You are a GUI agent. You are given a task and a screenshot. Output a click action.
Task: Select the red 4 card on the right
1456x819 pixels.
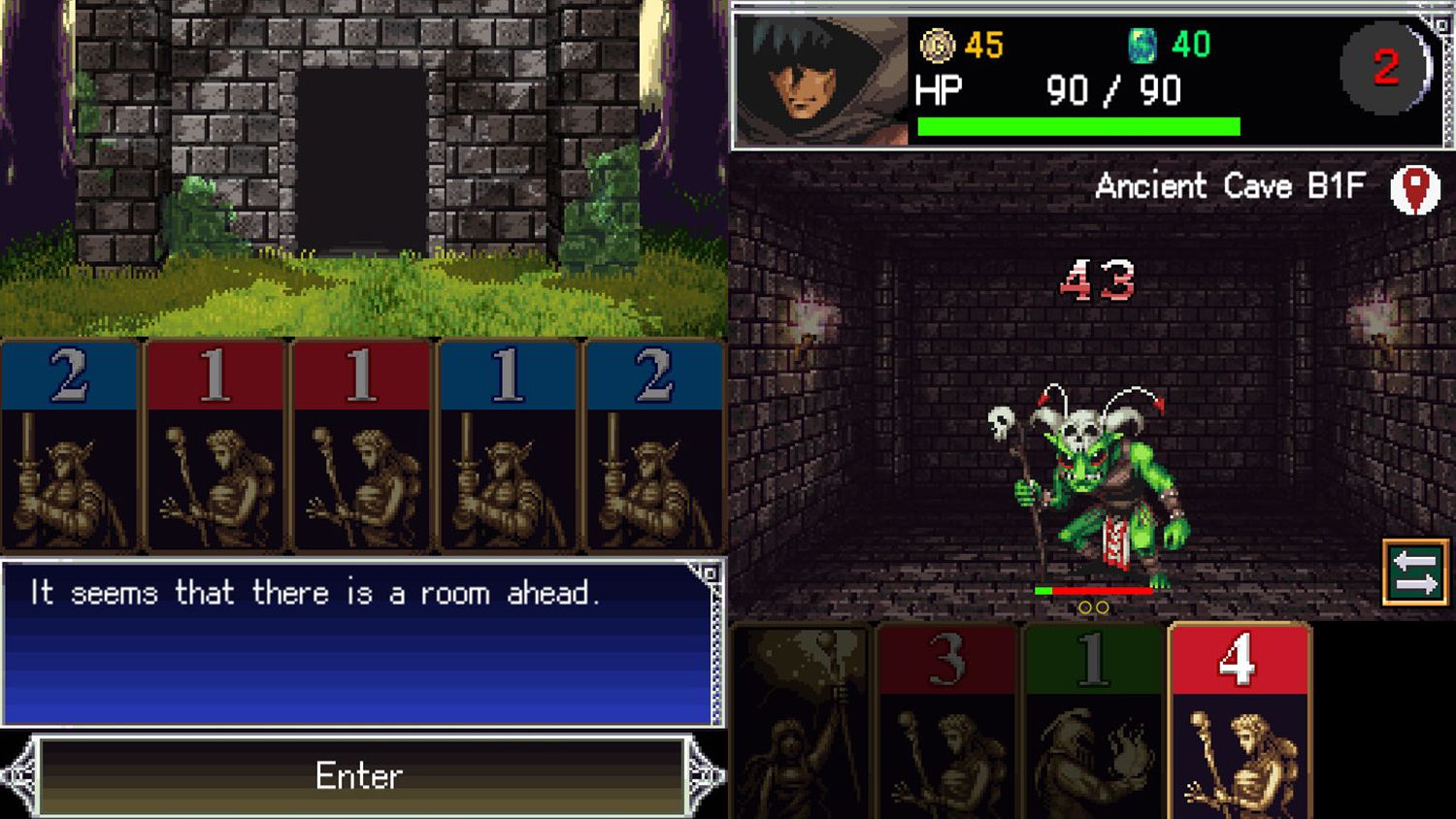tap(1236, 718)
